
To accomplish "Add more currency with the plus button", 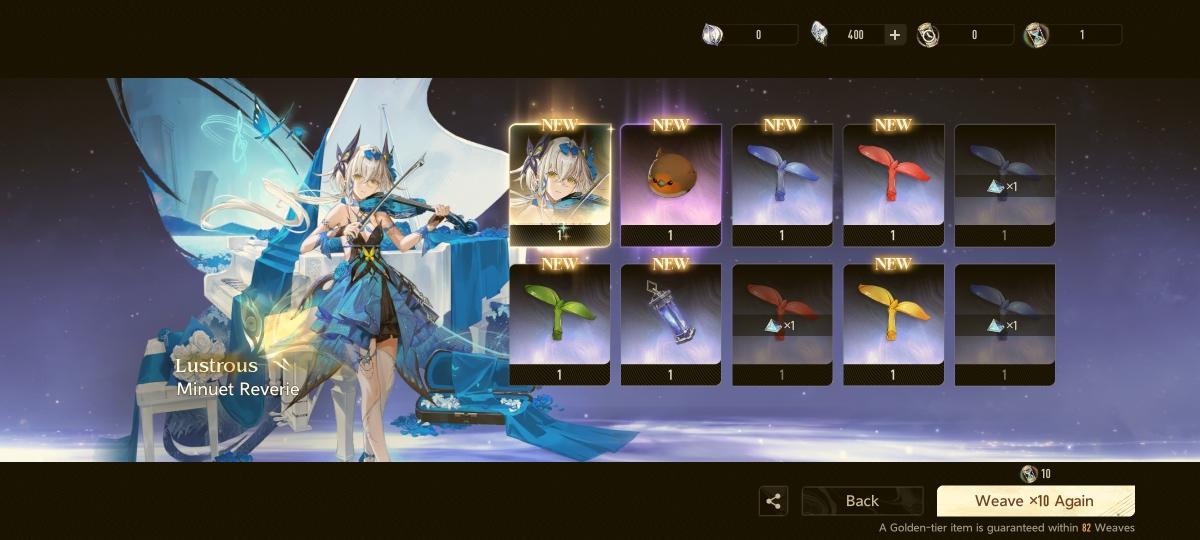I will pos(895,35).
